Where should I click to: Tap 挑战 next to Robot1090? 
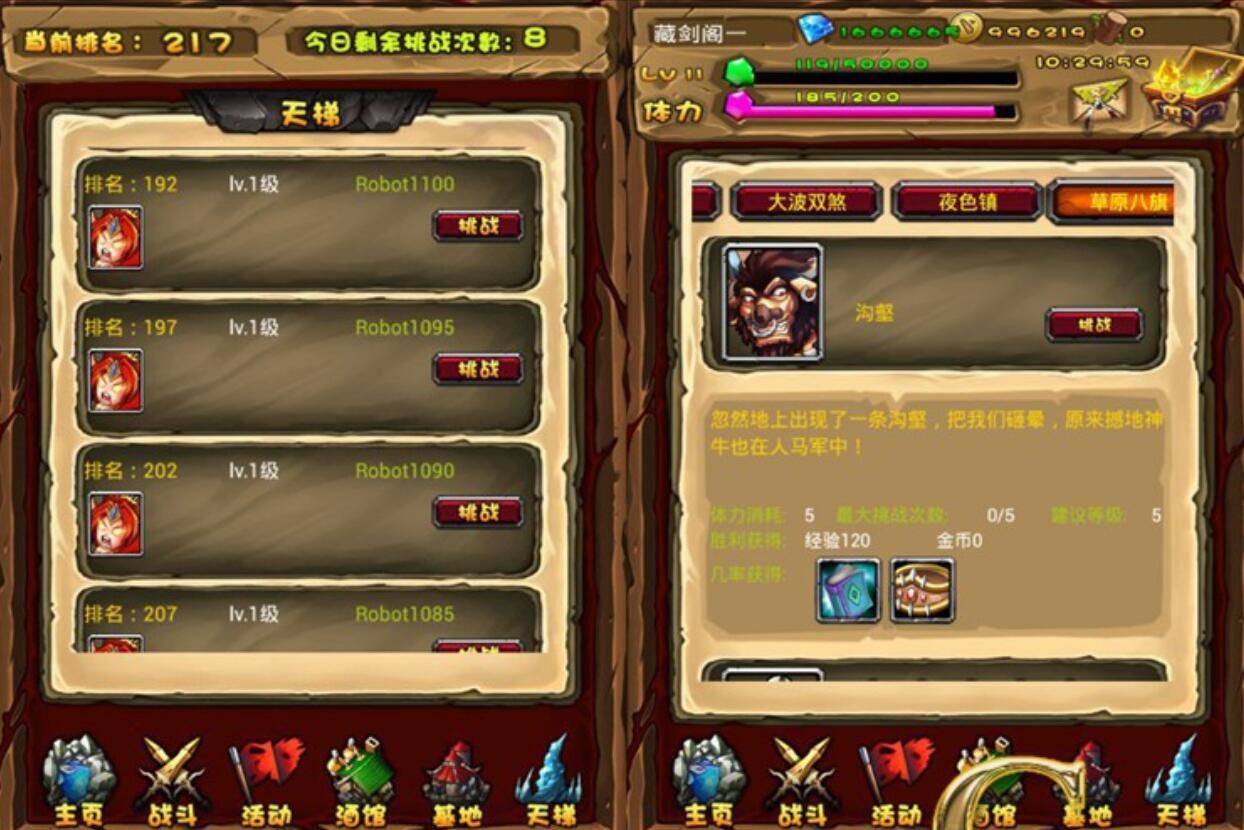(x=478, y=512)
